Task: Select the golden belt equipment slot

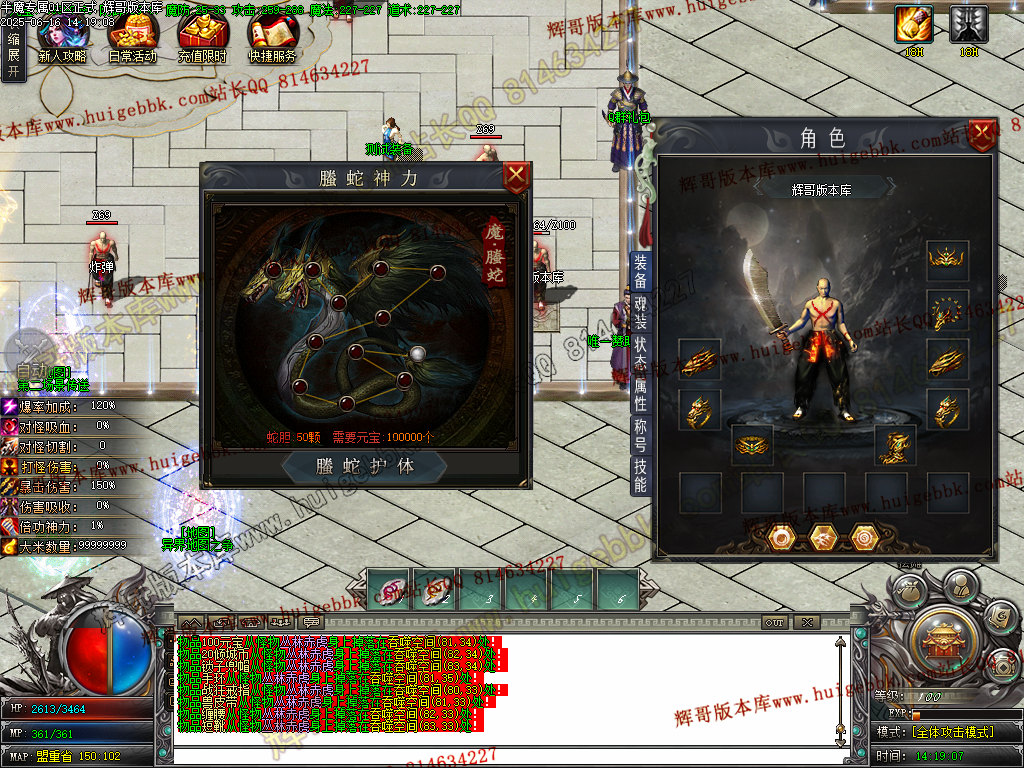Action: pos(753,444)
